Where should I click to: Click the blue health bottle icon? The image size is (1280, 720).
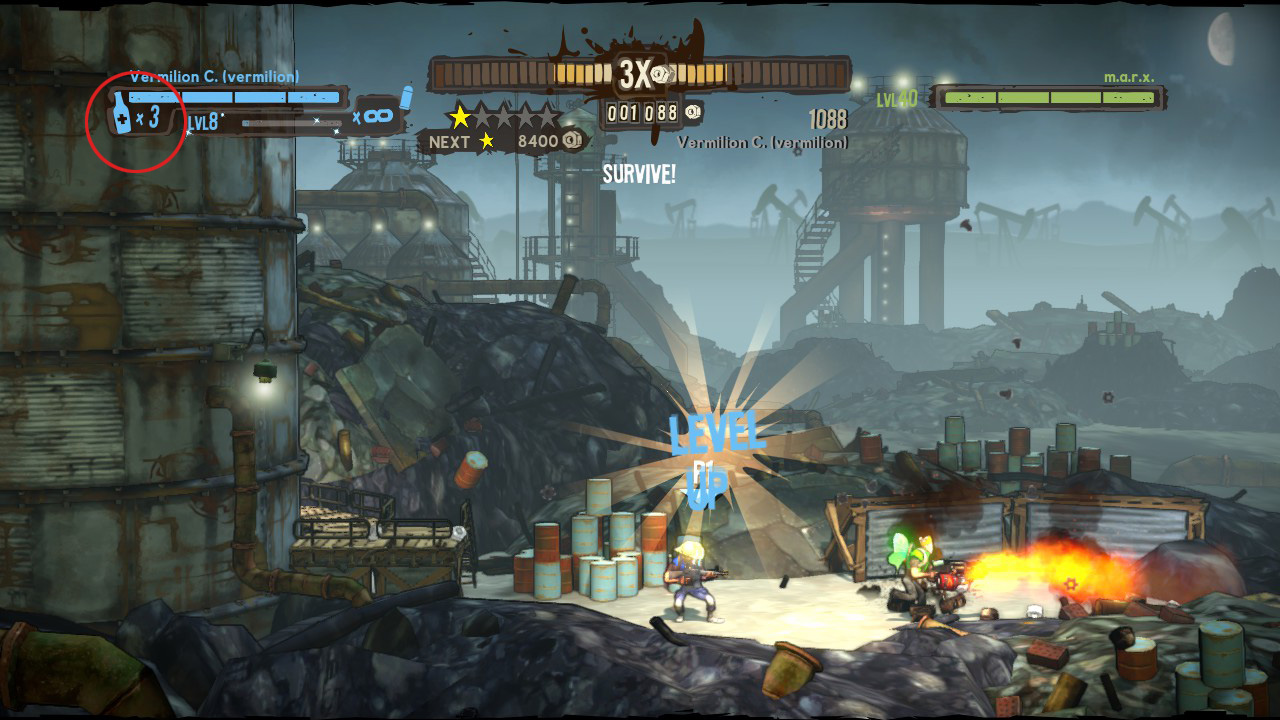pyautogui.click(x=121, y=114)
